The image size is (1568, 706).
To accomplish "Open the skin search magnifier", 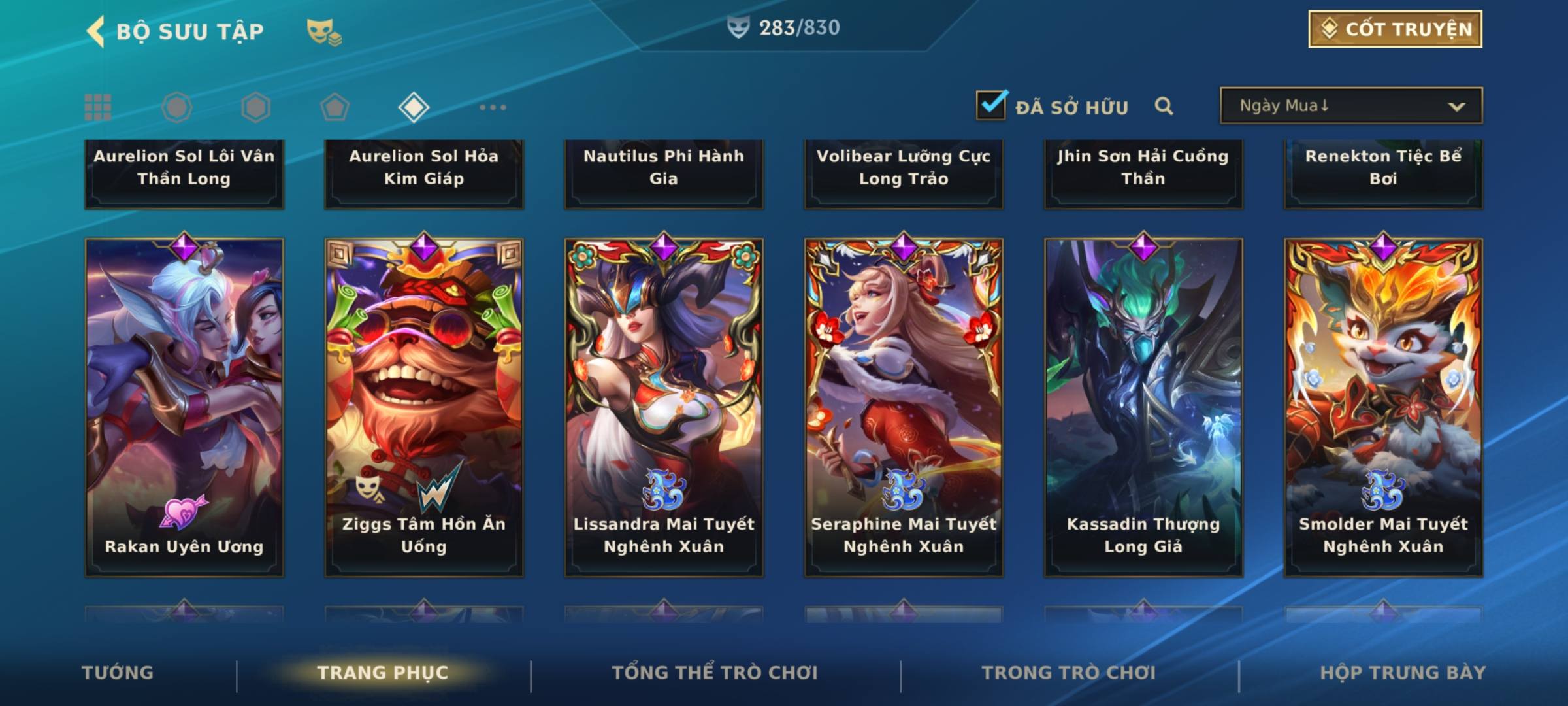I will (x=1164, y=106).
